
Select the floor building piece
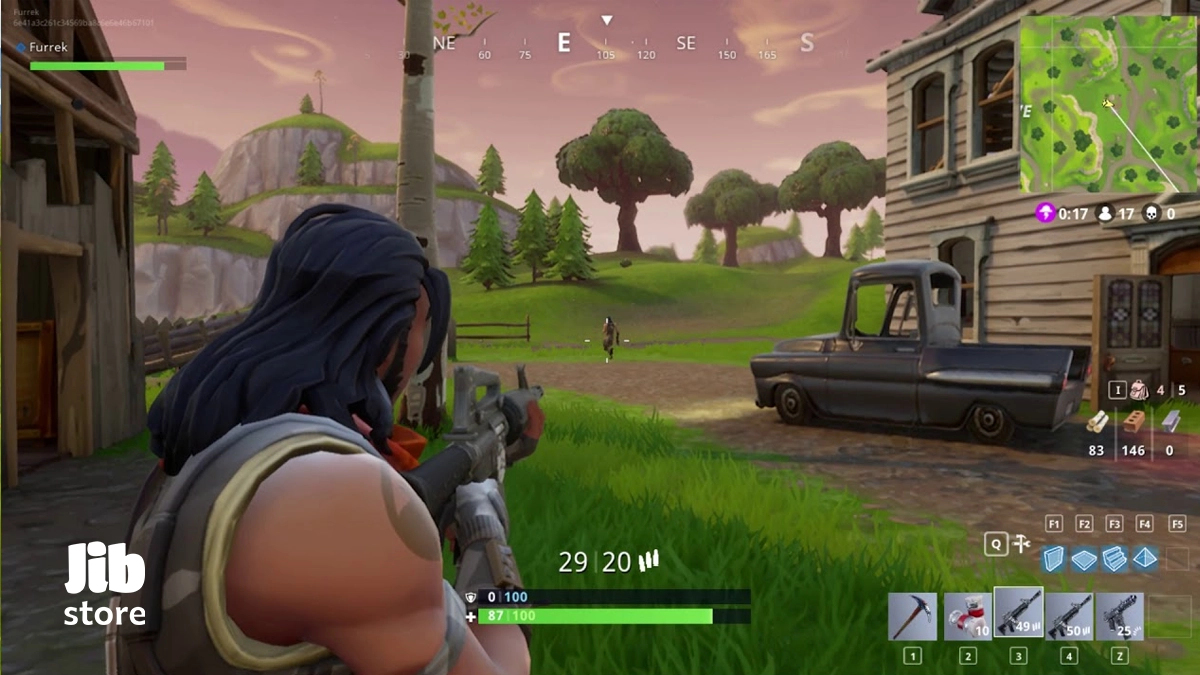pyautogui.click(x=1084, y=559)
